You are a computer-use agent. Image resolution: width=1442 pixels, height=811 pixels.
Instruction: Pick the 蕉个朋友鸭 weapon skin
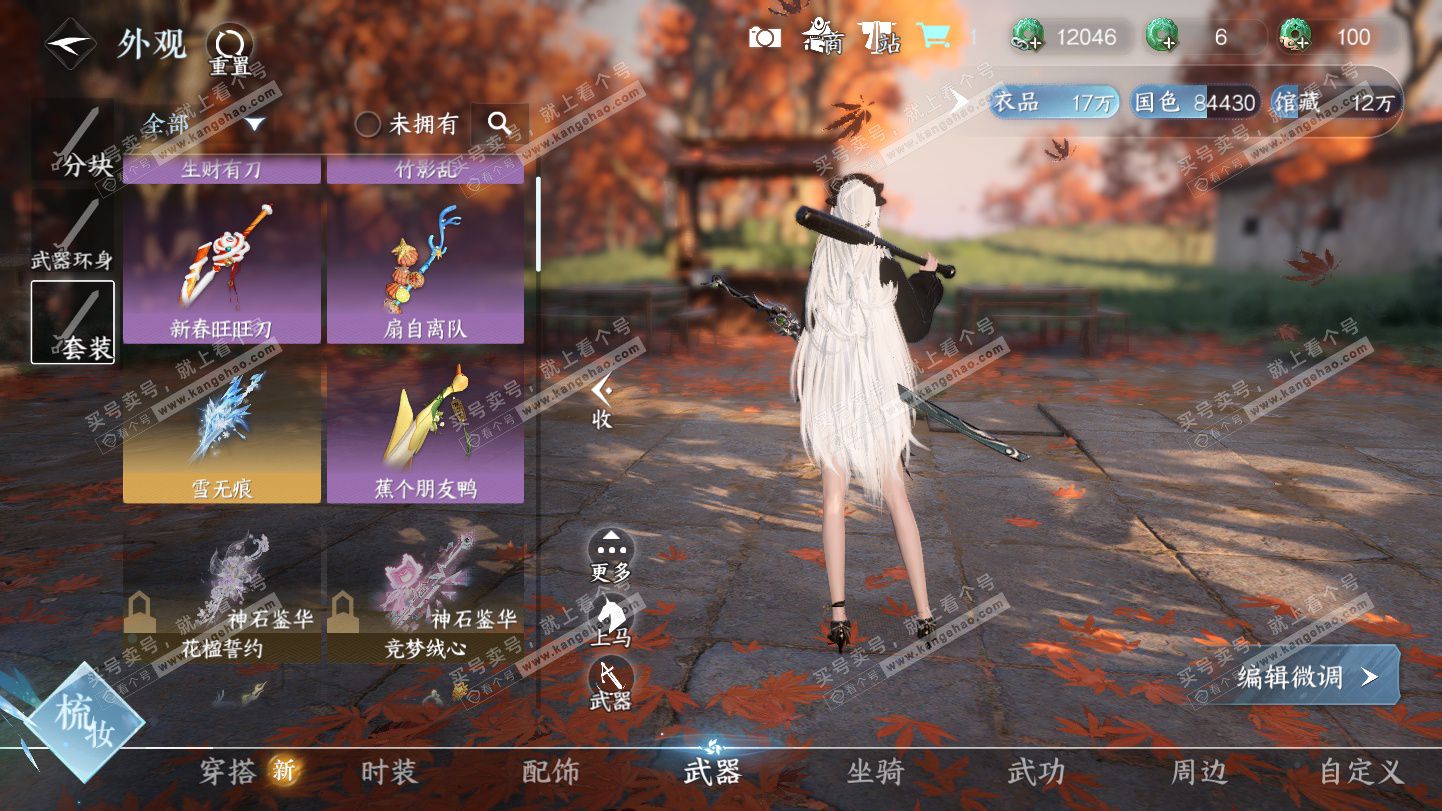pos(425,428)
